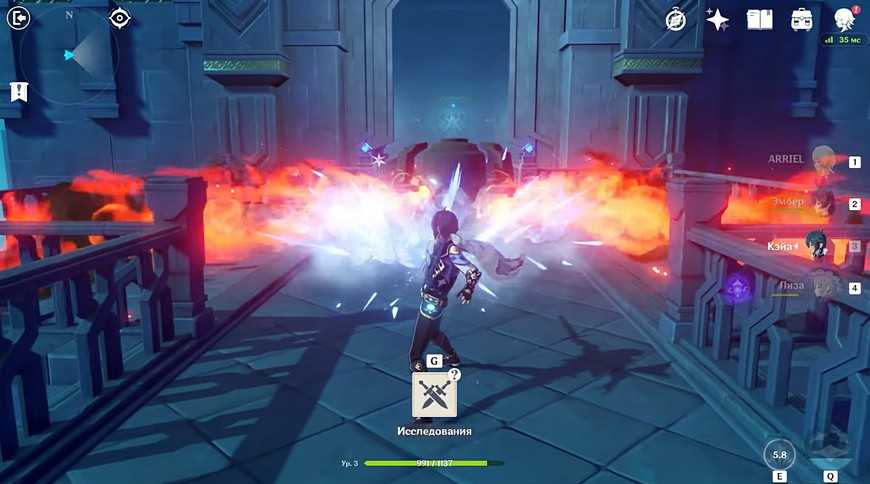Screen dimensions: 870x484
Task: Switch to party member ARRIEL
Action: [823, 161]
